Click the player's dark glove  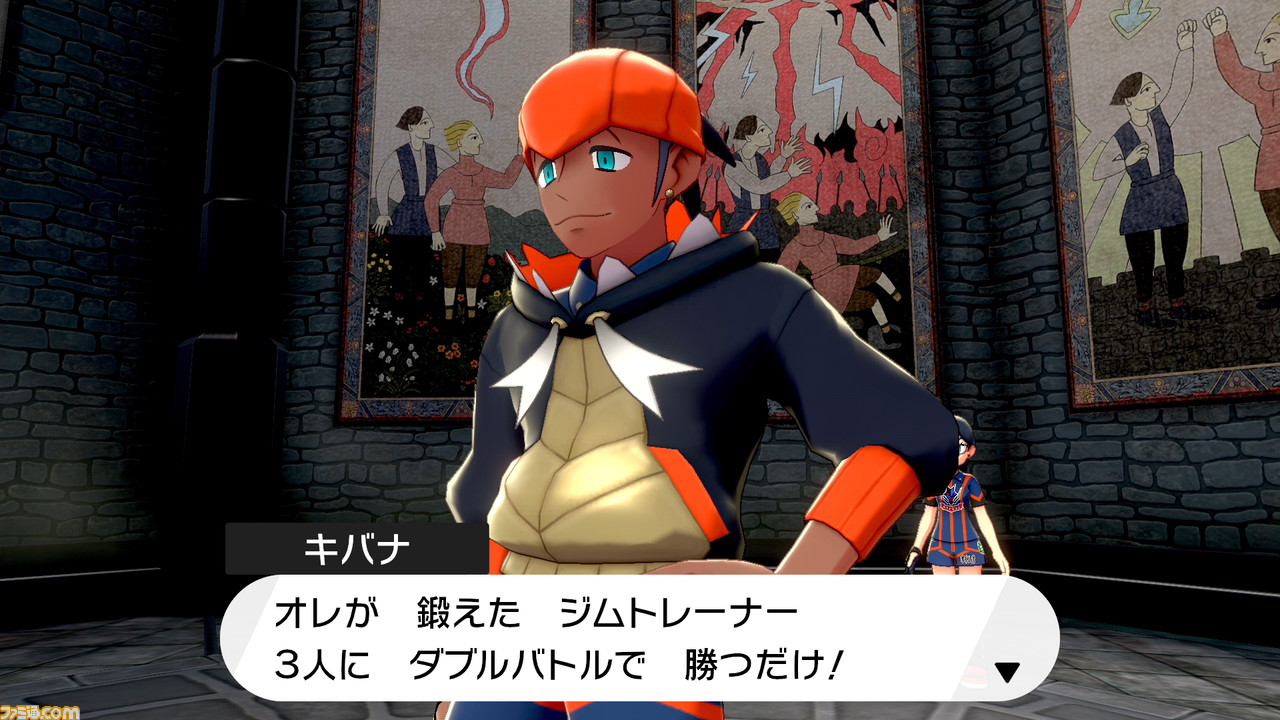[x=914, y=557]
